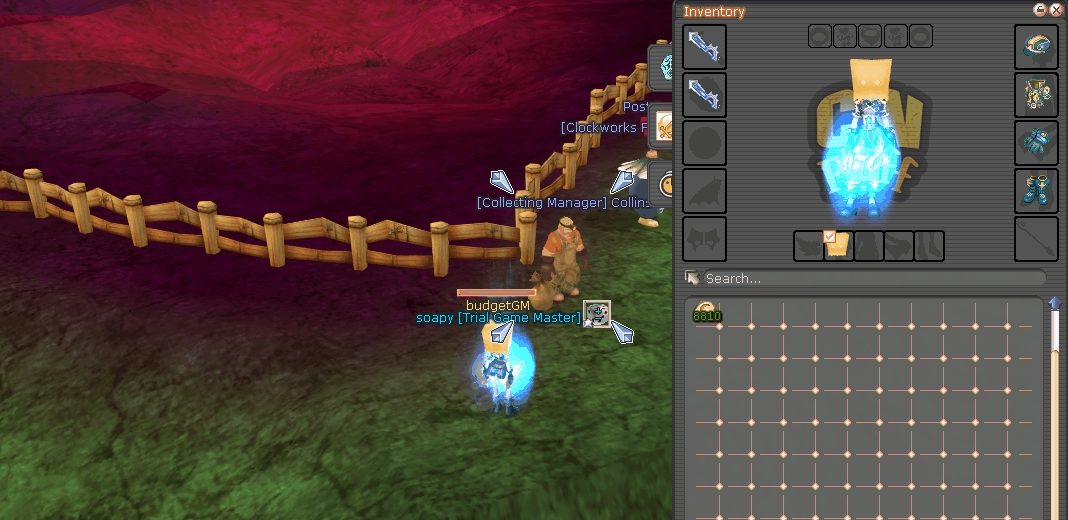This screenshot has width=1068, height=520.
Task: Click the inventory scrollbar up arrow
Action: (x=1055, y=303)
